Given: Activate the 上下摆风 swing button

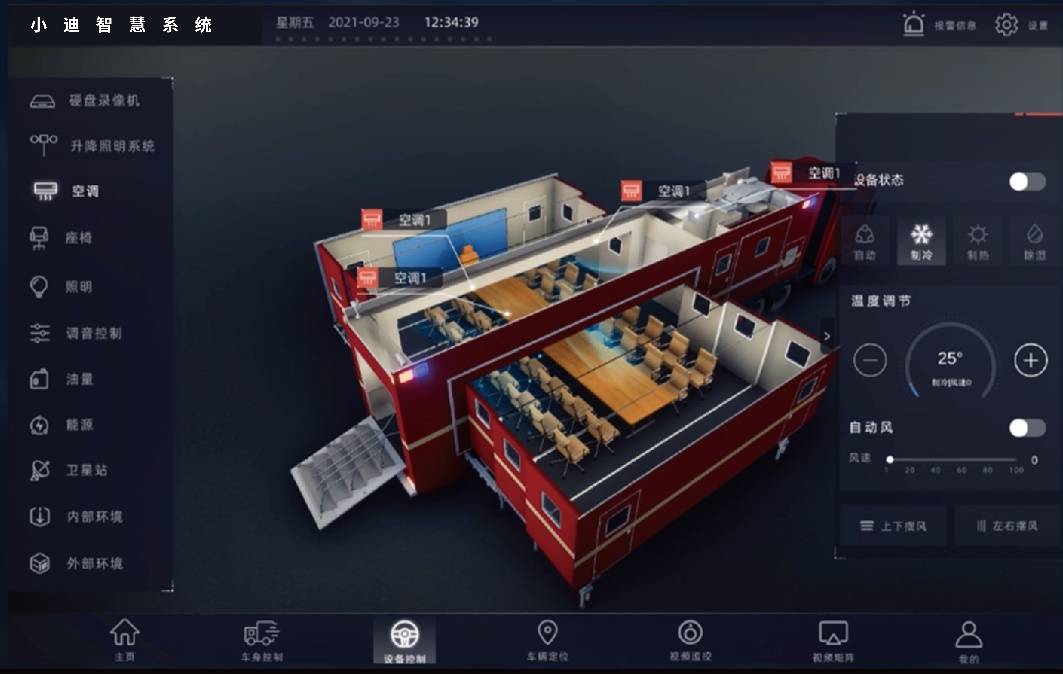Looking at the screenshot, I should coord(893,525).
